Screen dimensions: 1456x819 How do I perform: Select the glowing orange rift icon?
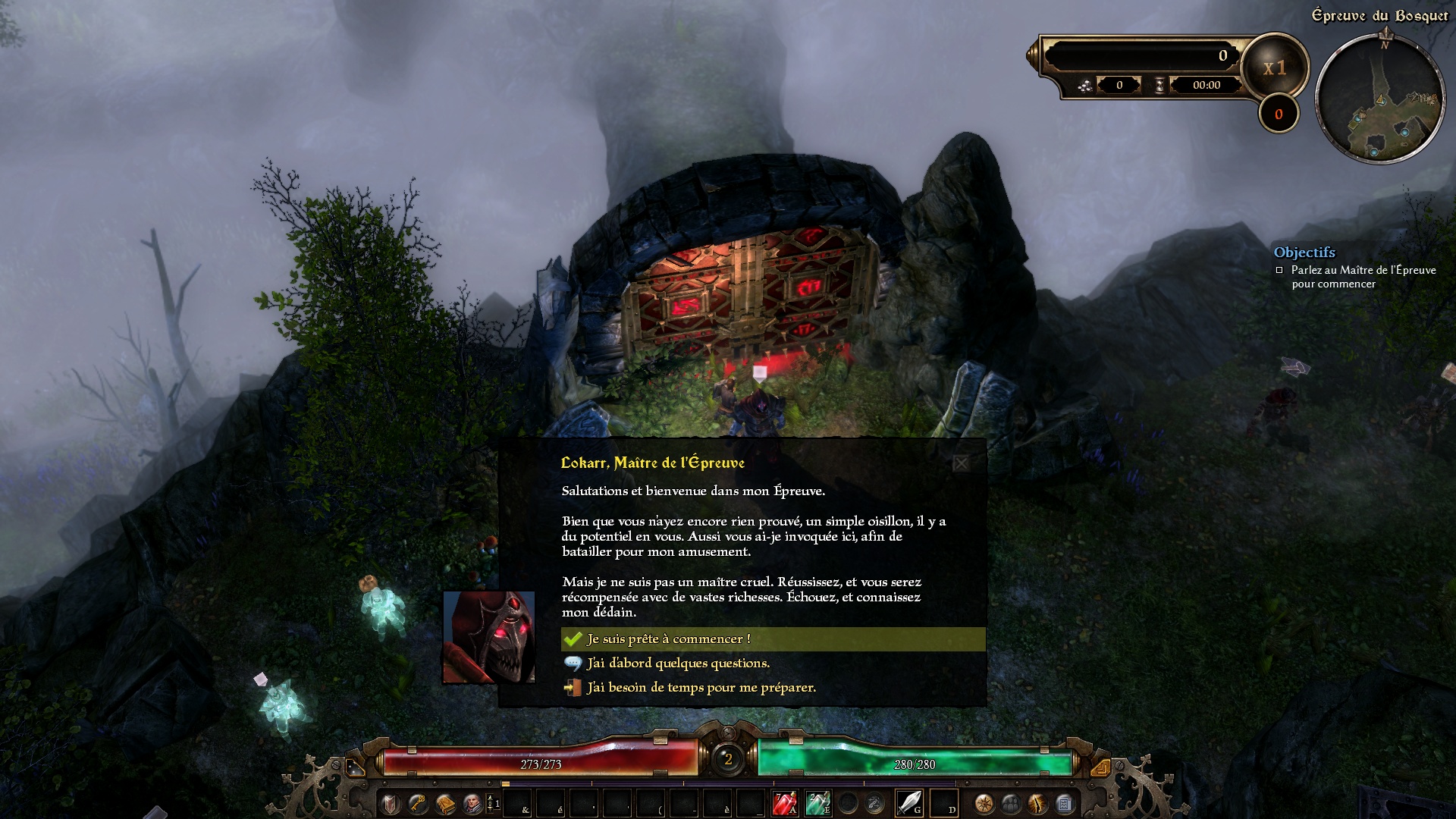click(1037, 803)
